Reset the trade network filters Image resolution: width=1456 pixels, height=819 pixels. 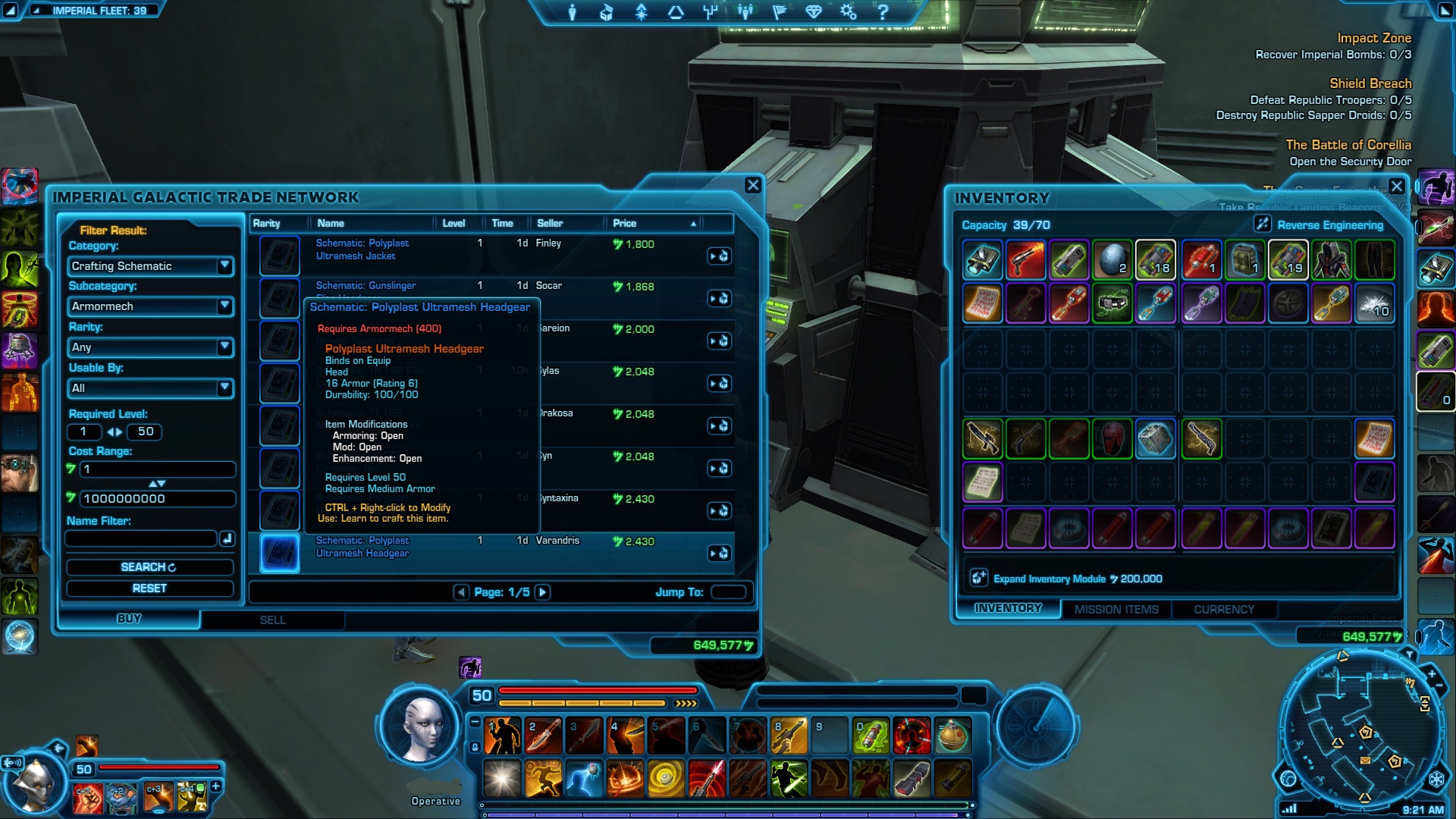click(x=149, y=588)
